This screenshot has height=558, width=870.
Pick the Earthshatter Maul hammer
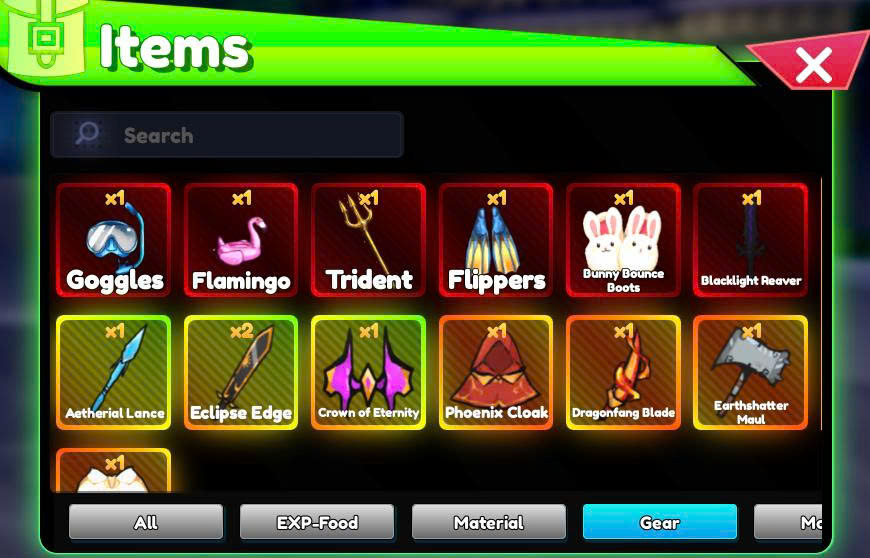(750, 372)
